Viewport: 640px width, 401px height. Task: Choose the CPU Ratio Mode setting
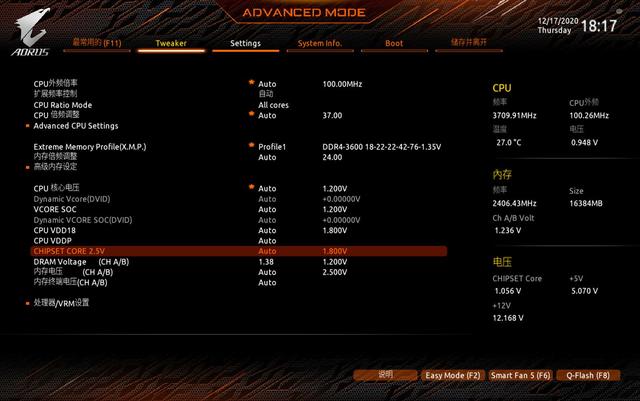click(63, 105)
